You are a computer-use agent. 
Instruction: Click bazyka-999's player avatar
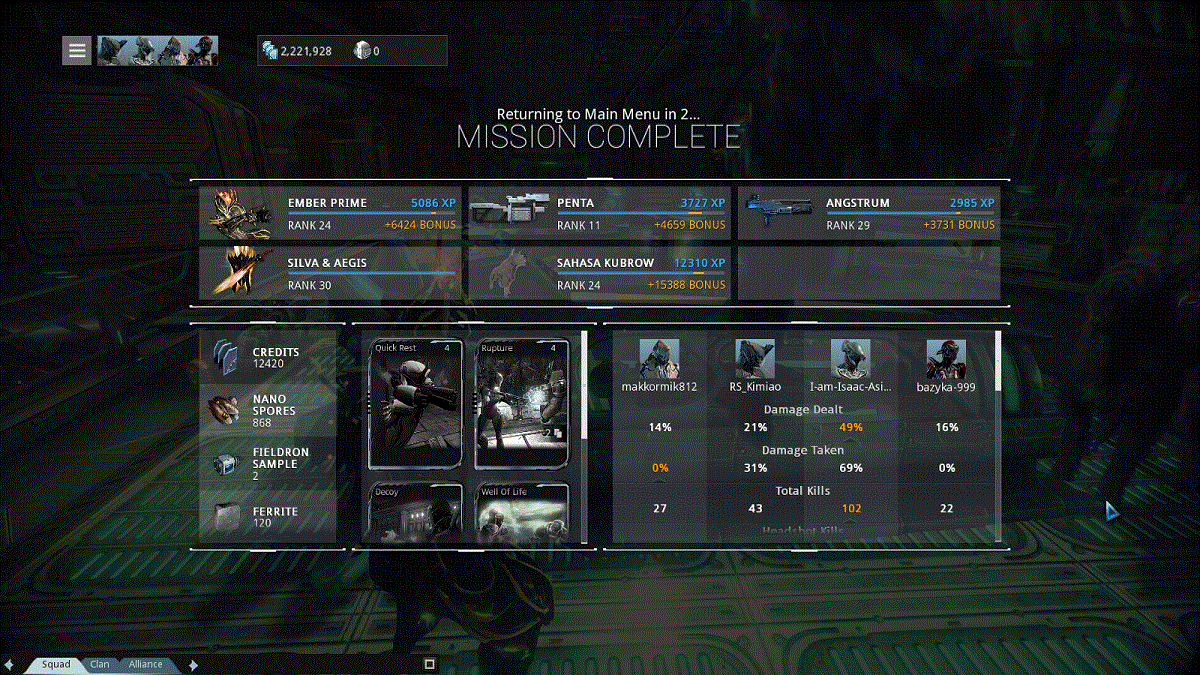click(945, 359)
